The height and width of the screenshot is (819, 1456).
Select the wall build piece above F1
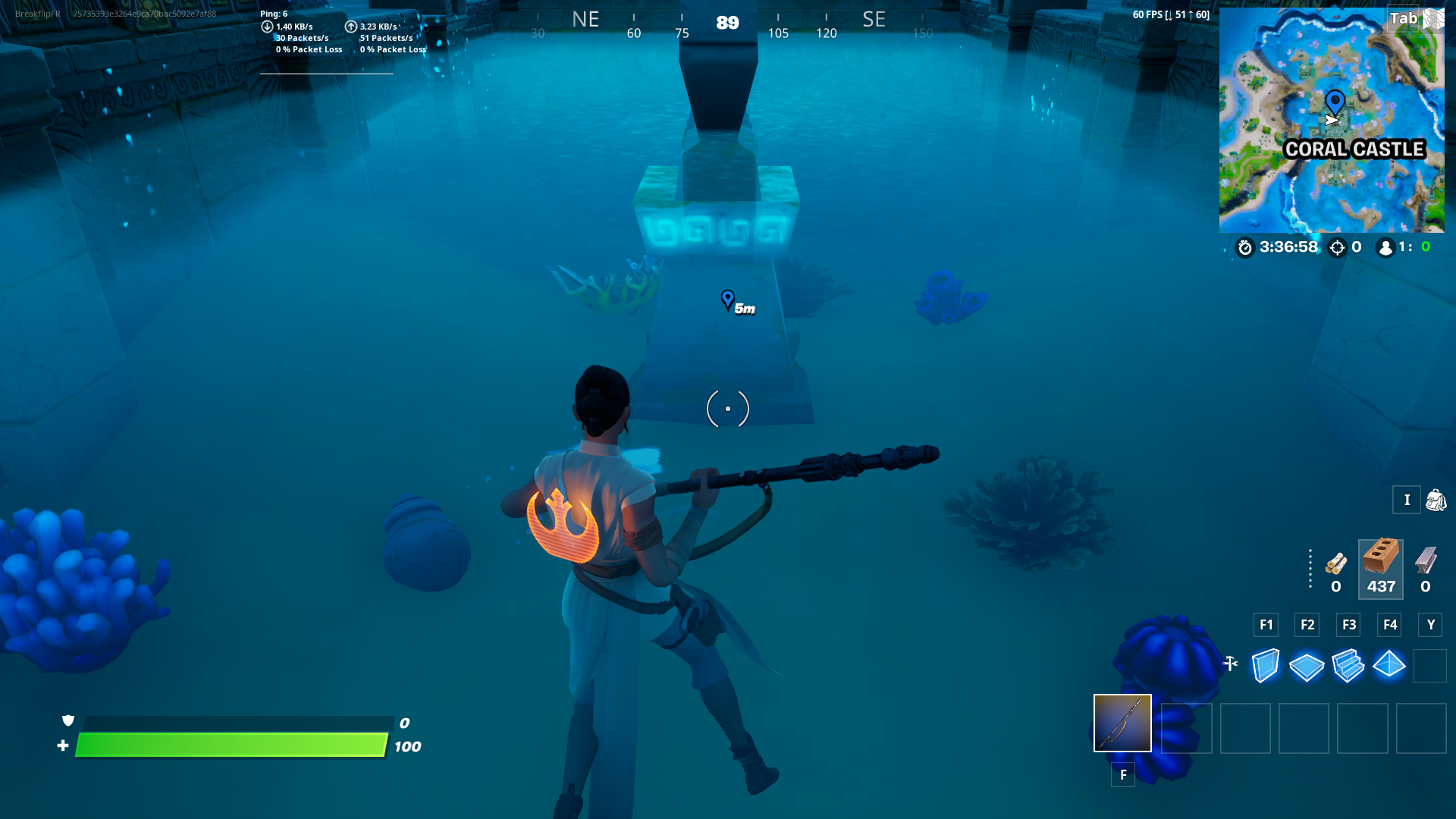[1265, 665]
